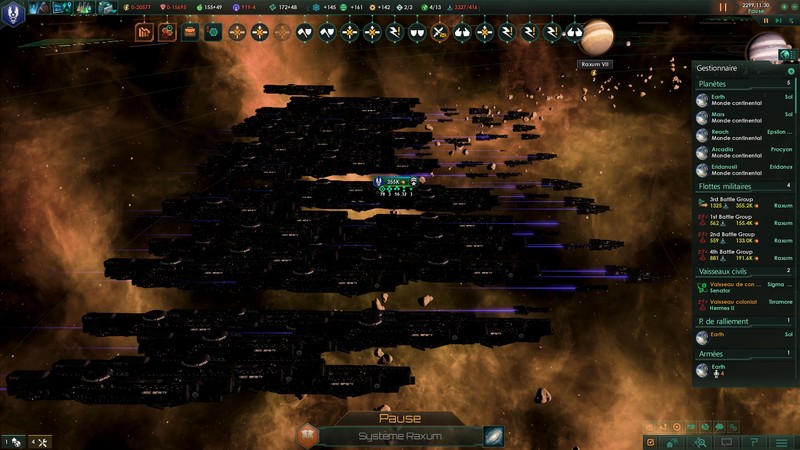
Task: Select Earth in the planets list
Action: point(740,100)
